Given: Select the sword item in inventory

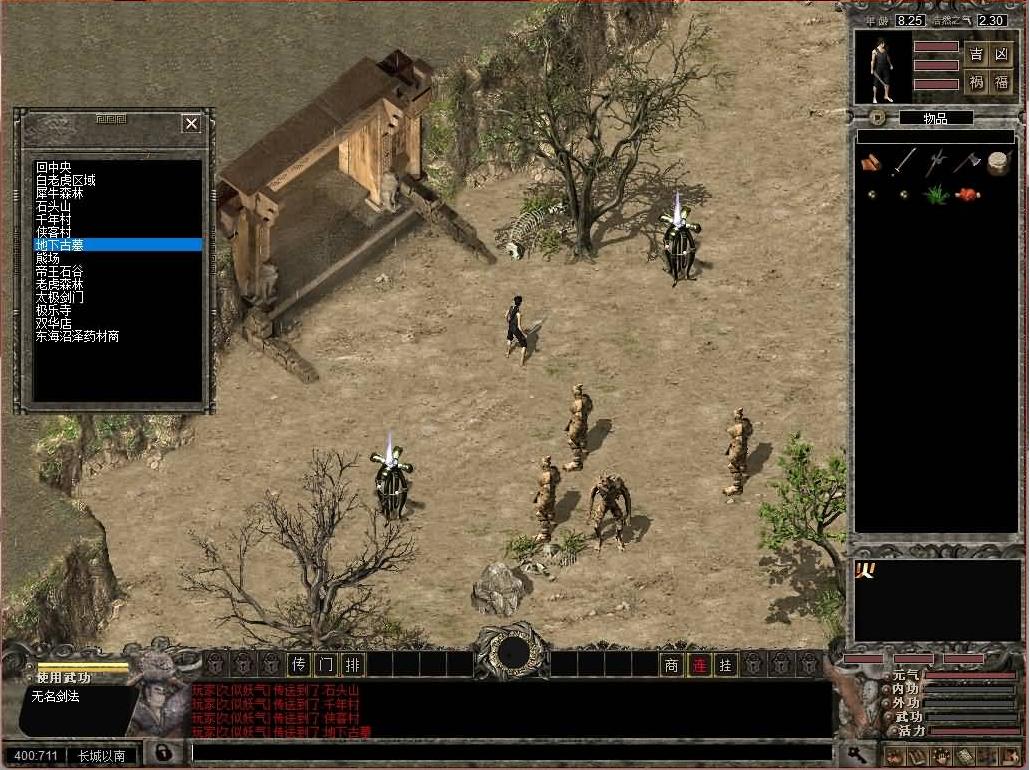Looking at the screenshot, I should click(904, 162).
